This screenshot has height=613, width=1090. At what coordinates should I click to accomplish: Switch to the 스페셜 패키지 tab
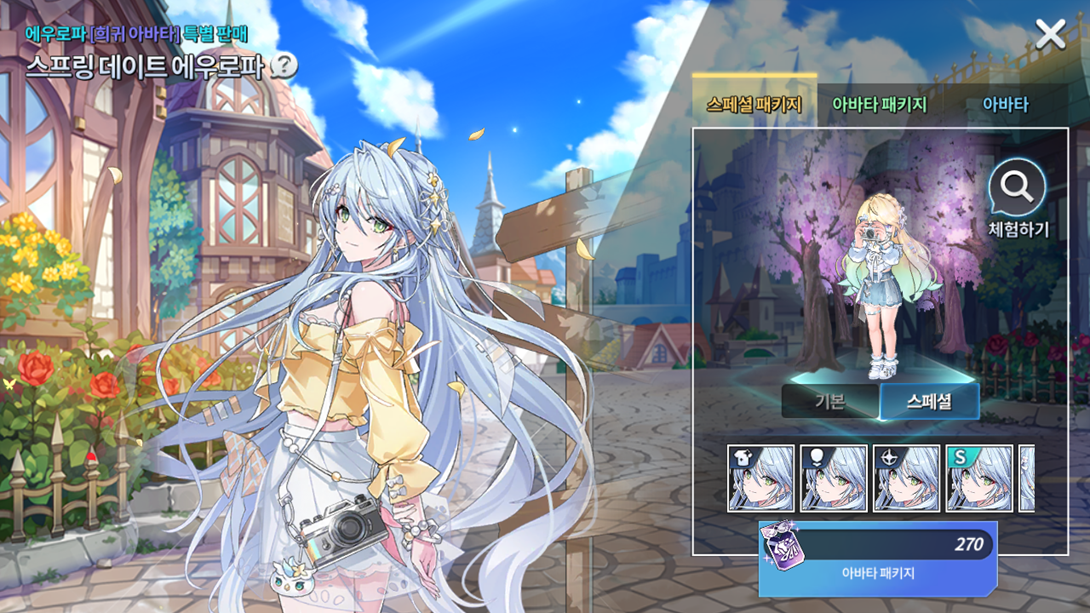tap(754, 104)
